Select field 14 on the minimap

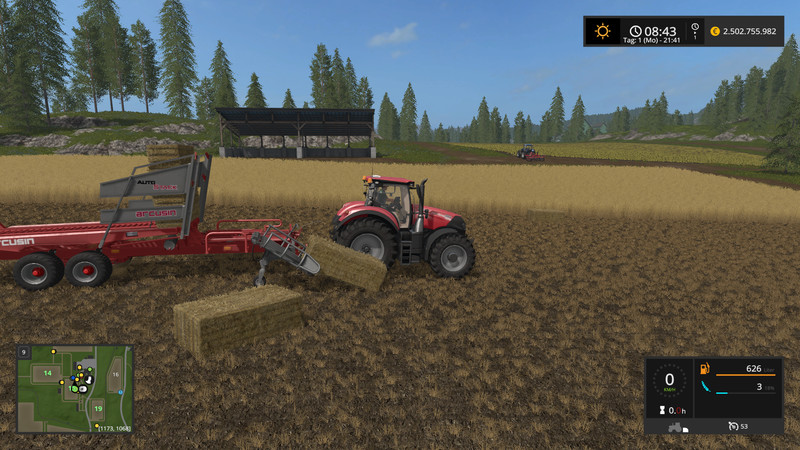46,373
